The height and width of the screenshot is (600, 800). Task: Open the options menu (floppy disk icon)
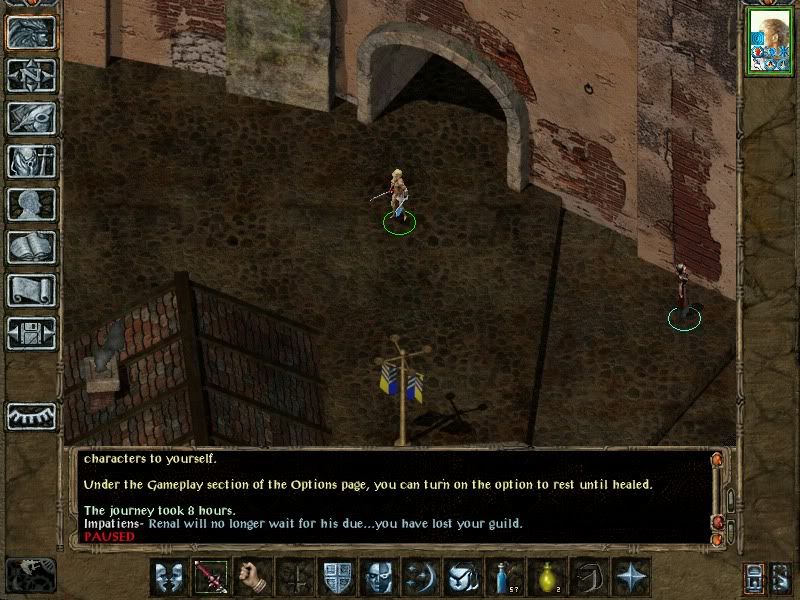[x=31, y=333]
